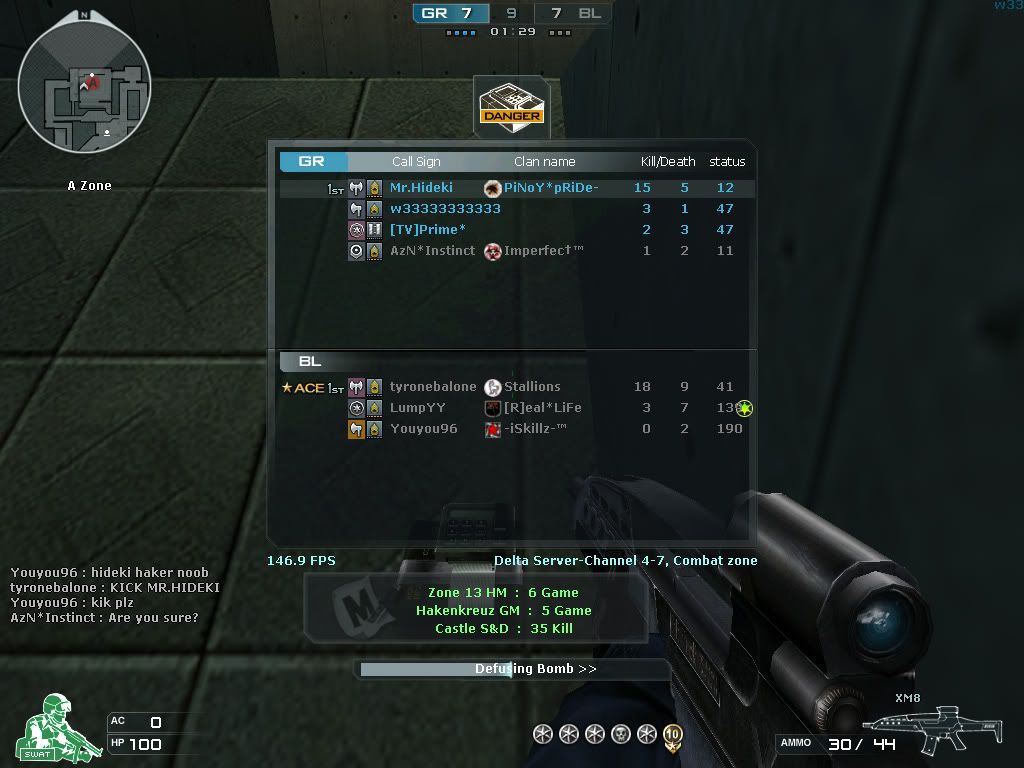Viewport: 1024px width, 768px height.
Task: Pick AzN*Instinct from the GR team list
Action: [x=432, y=251]
